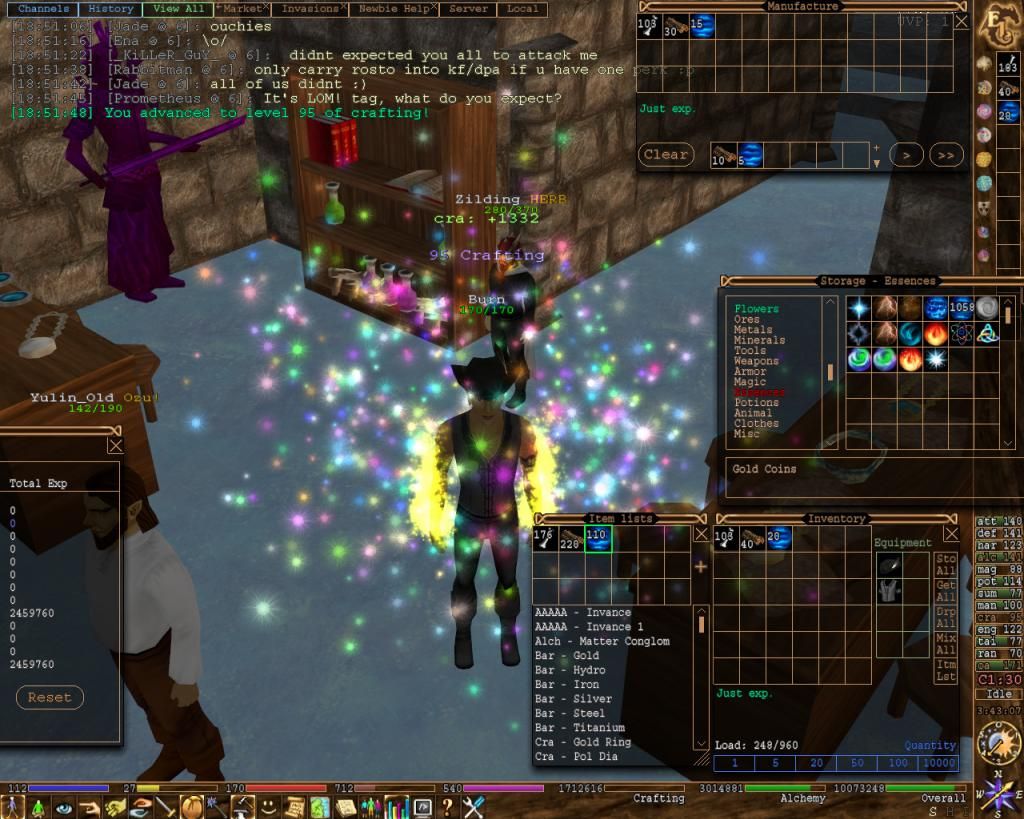This screenshot has height=819, width=1024.
Task: Activate the eye look-at tool
Action: click(65, 806)
